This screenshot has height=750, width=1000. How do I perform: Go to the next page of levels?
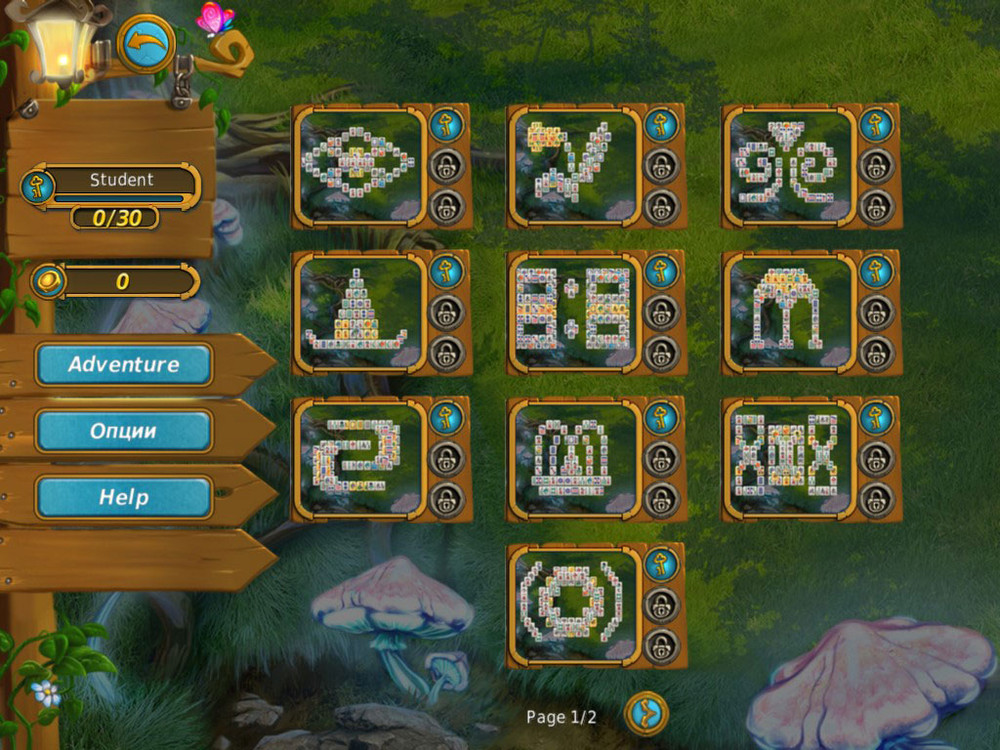[x=645, y=714]
